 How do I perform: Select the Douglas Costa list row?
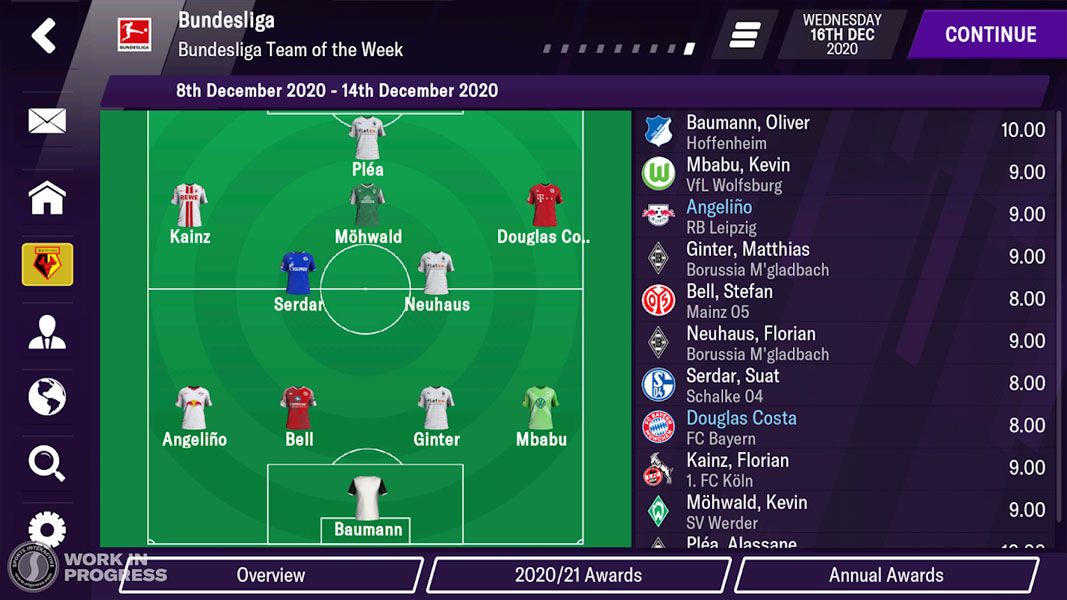click(x=845, y=426)
